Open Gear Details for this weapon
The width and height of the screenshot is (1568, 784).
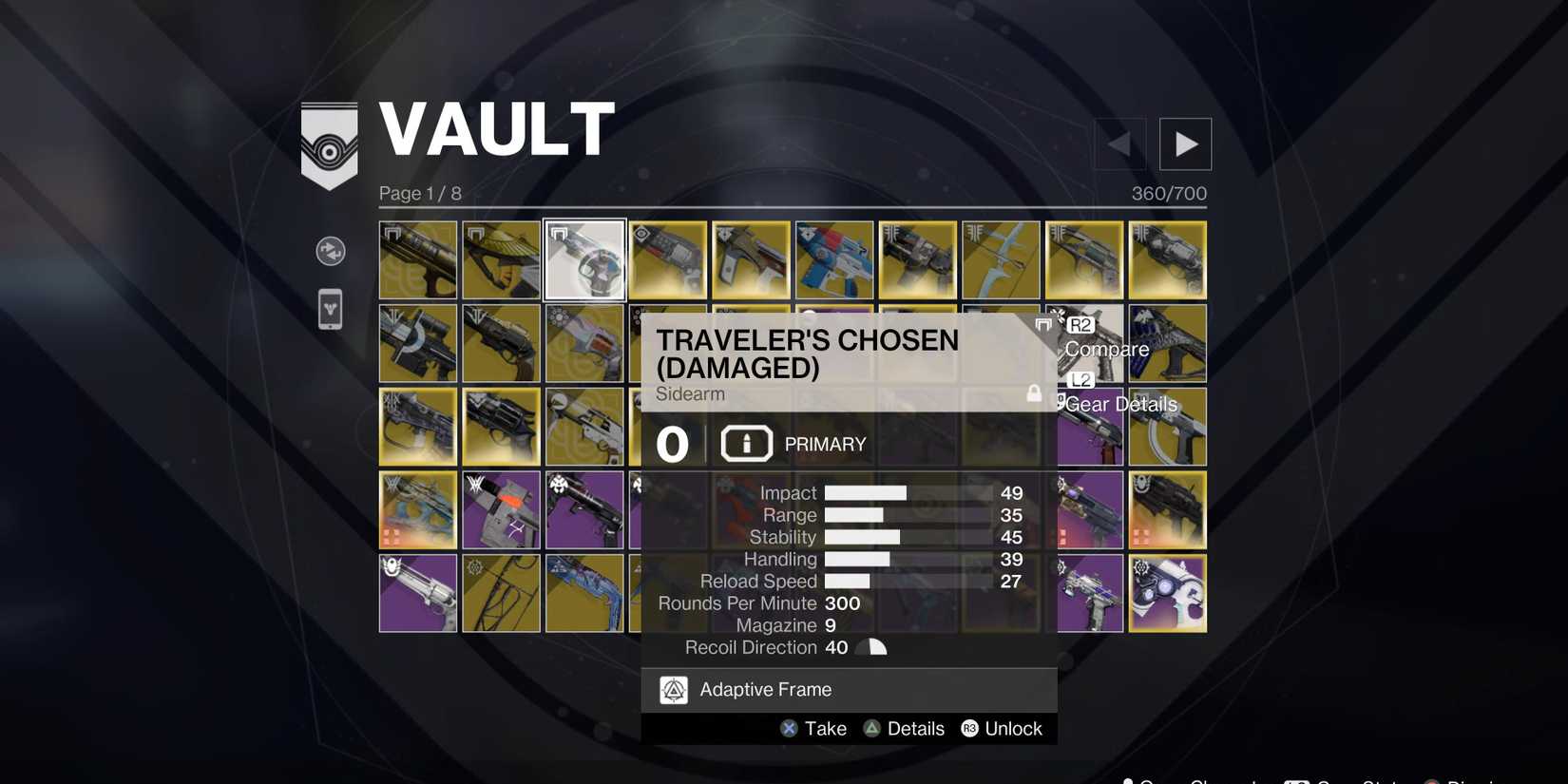pos(1121,403)
